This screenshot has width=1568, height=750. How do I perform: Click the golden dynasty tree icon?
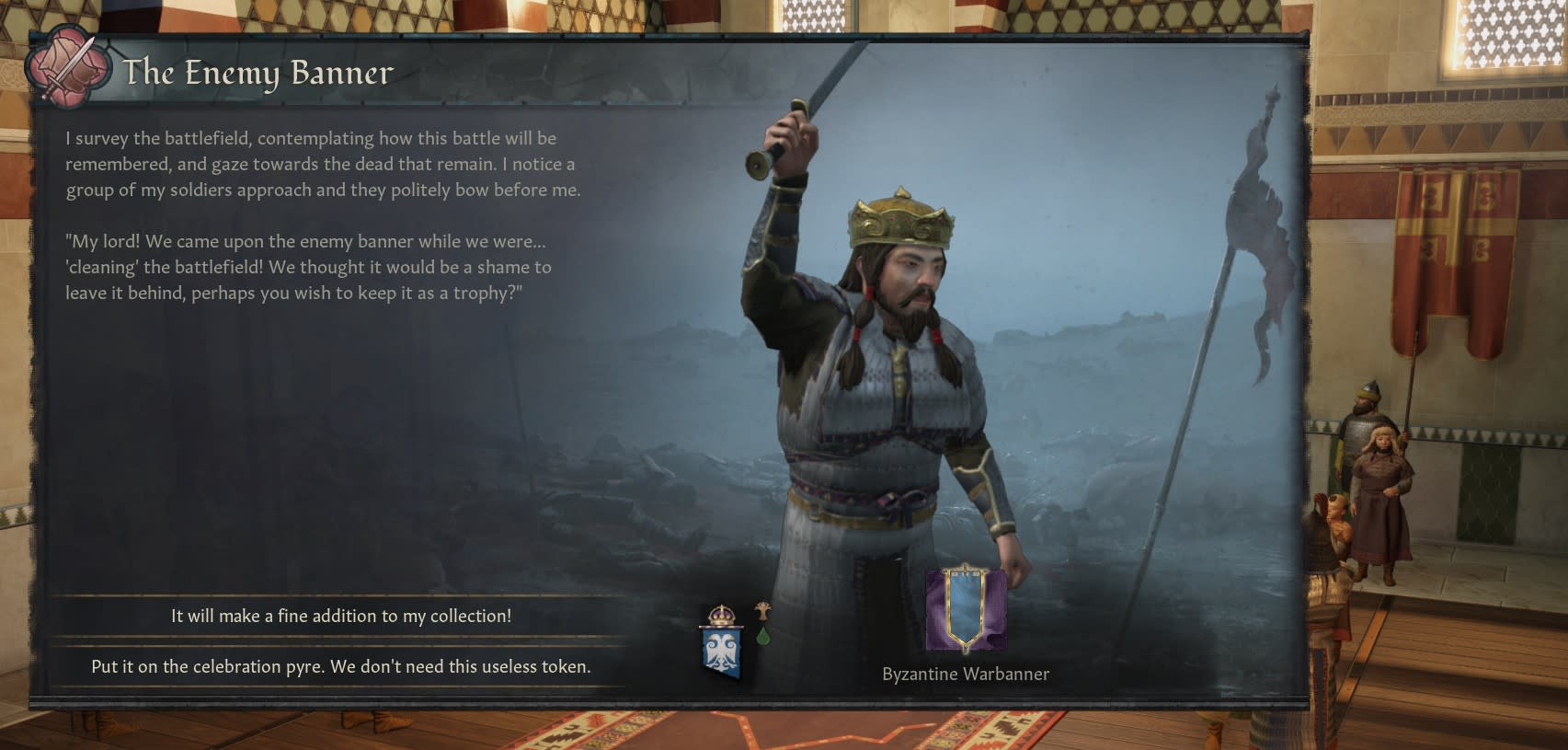click(763, 610)
